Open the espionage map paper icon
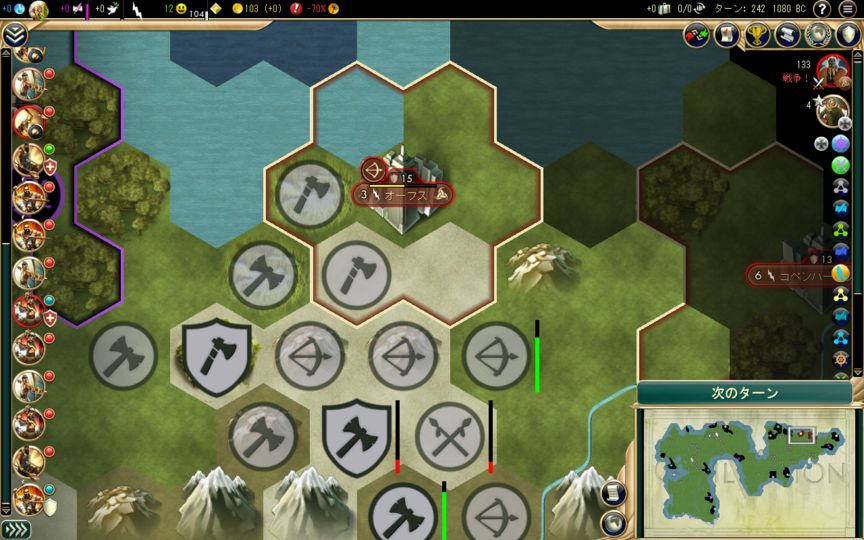 [726, 35]
